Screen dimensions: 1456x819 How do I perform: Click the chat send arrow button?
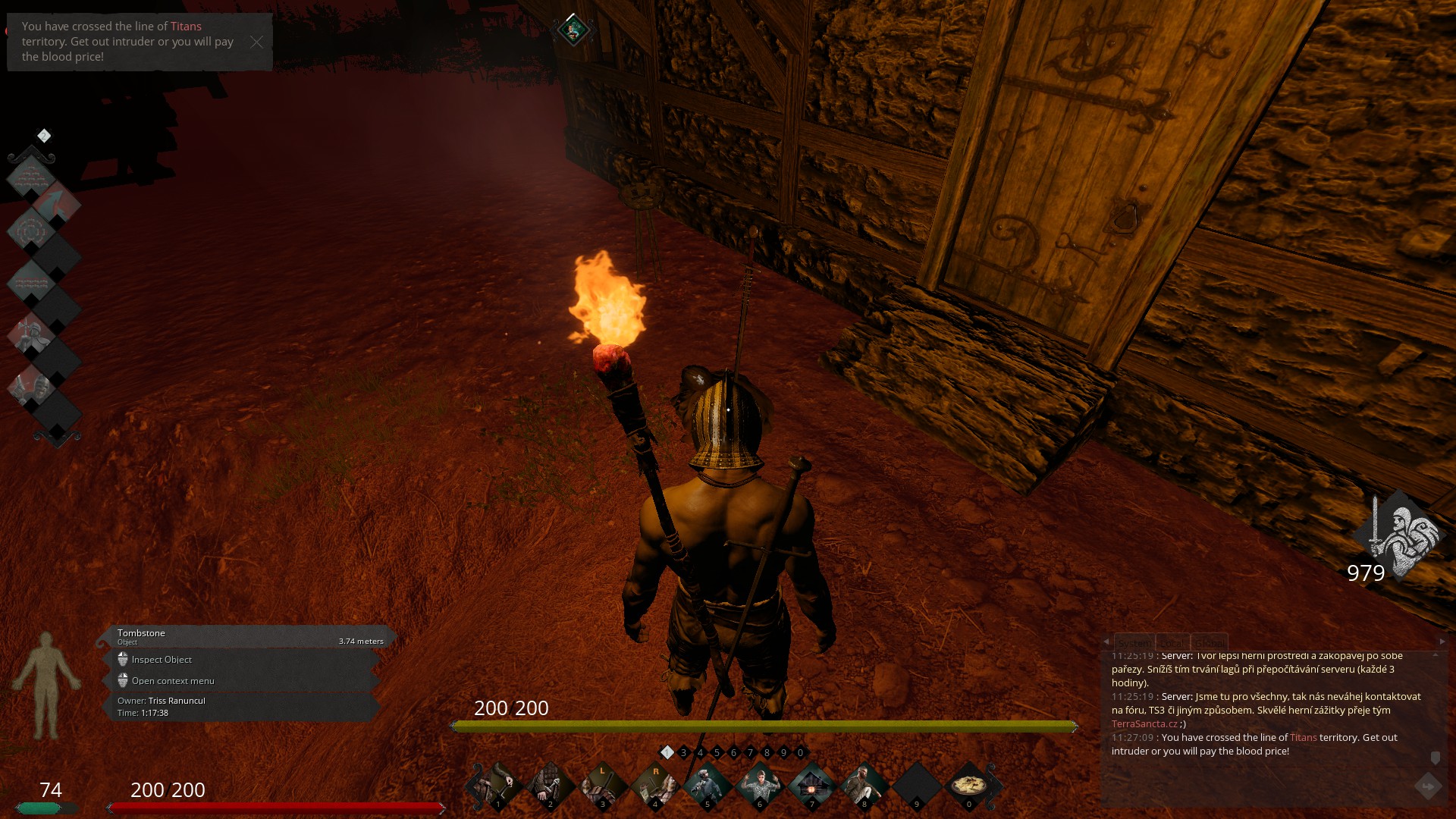point(1428,786)
